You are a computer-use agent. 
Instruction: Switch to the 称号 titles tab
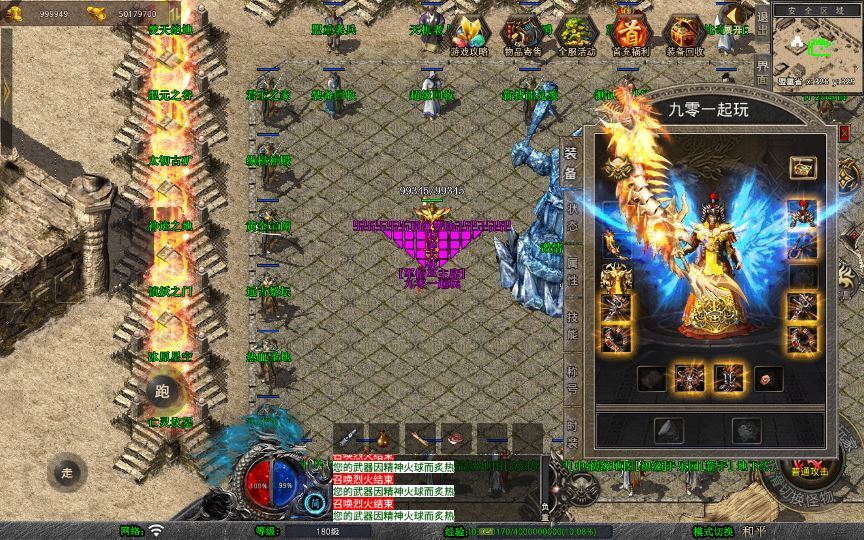point(573,378)
